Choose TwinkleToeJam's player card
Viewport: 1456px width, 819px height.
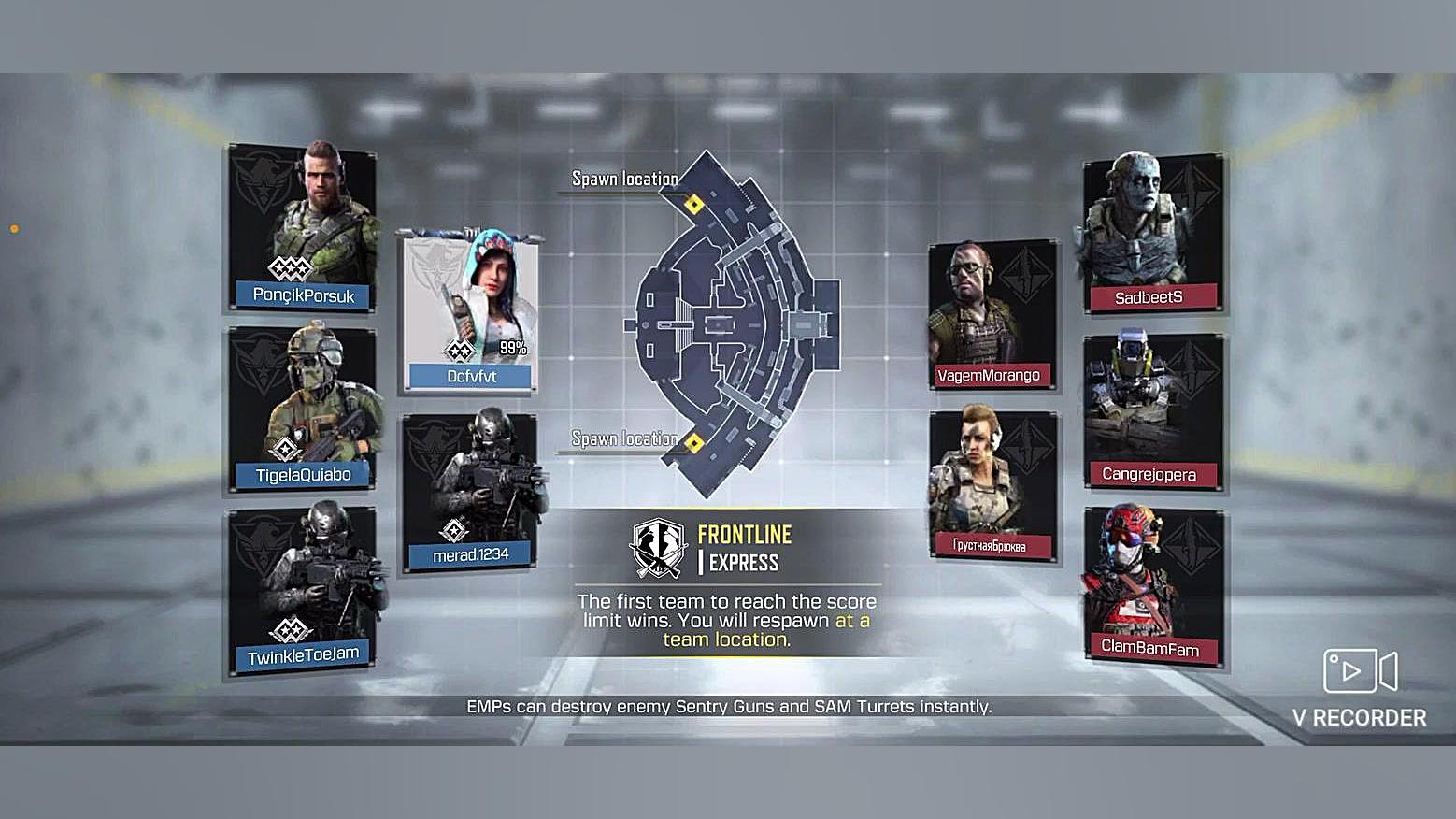point(303,589)
